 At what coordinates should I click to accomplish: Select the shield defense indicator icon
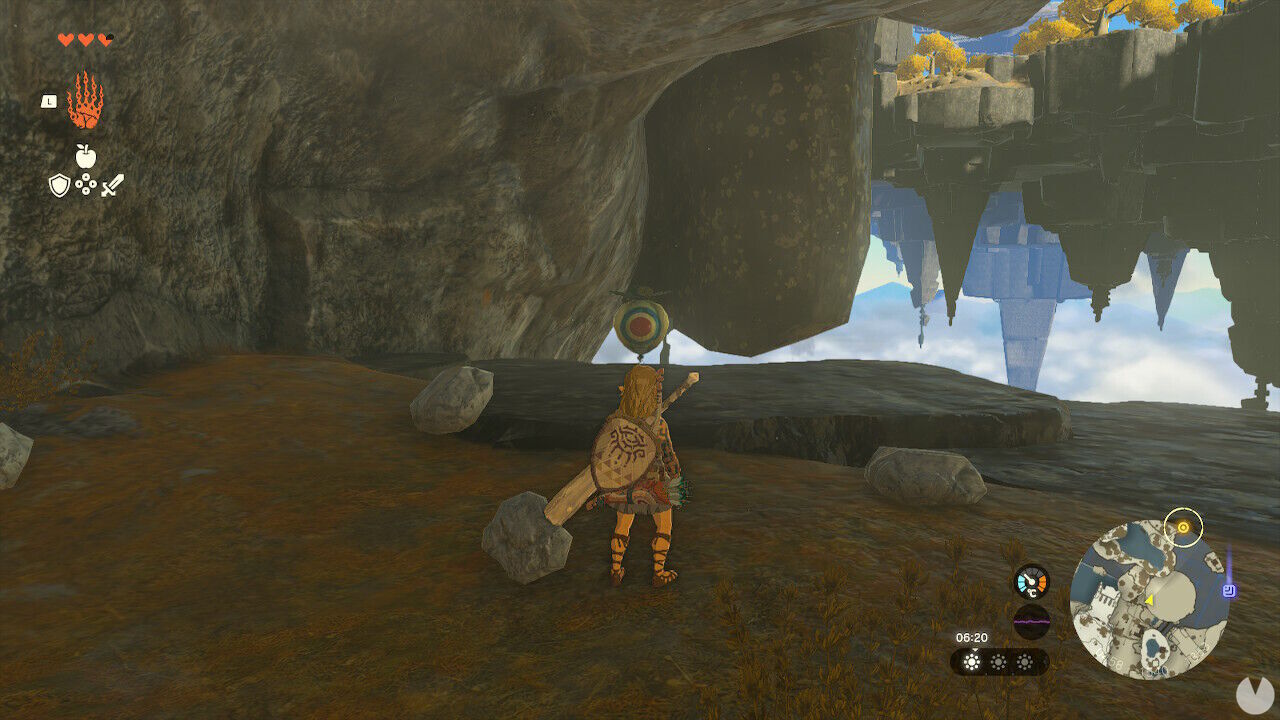(60, 184)
